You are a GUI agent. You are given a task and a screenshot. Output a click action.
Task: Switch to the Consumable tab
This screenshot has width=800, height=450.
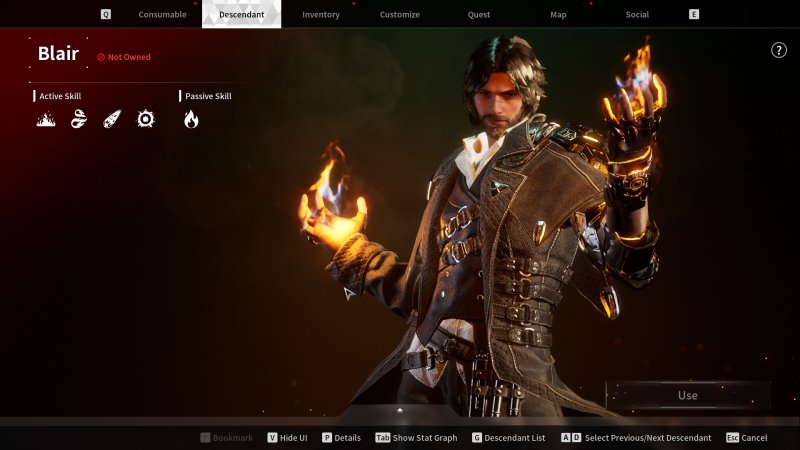[162, 15]
